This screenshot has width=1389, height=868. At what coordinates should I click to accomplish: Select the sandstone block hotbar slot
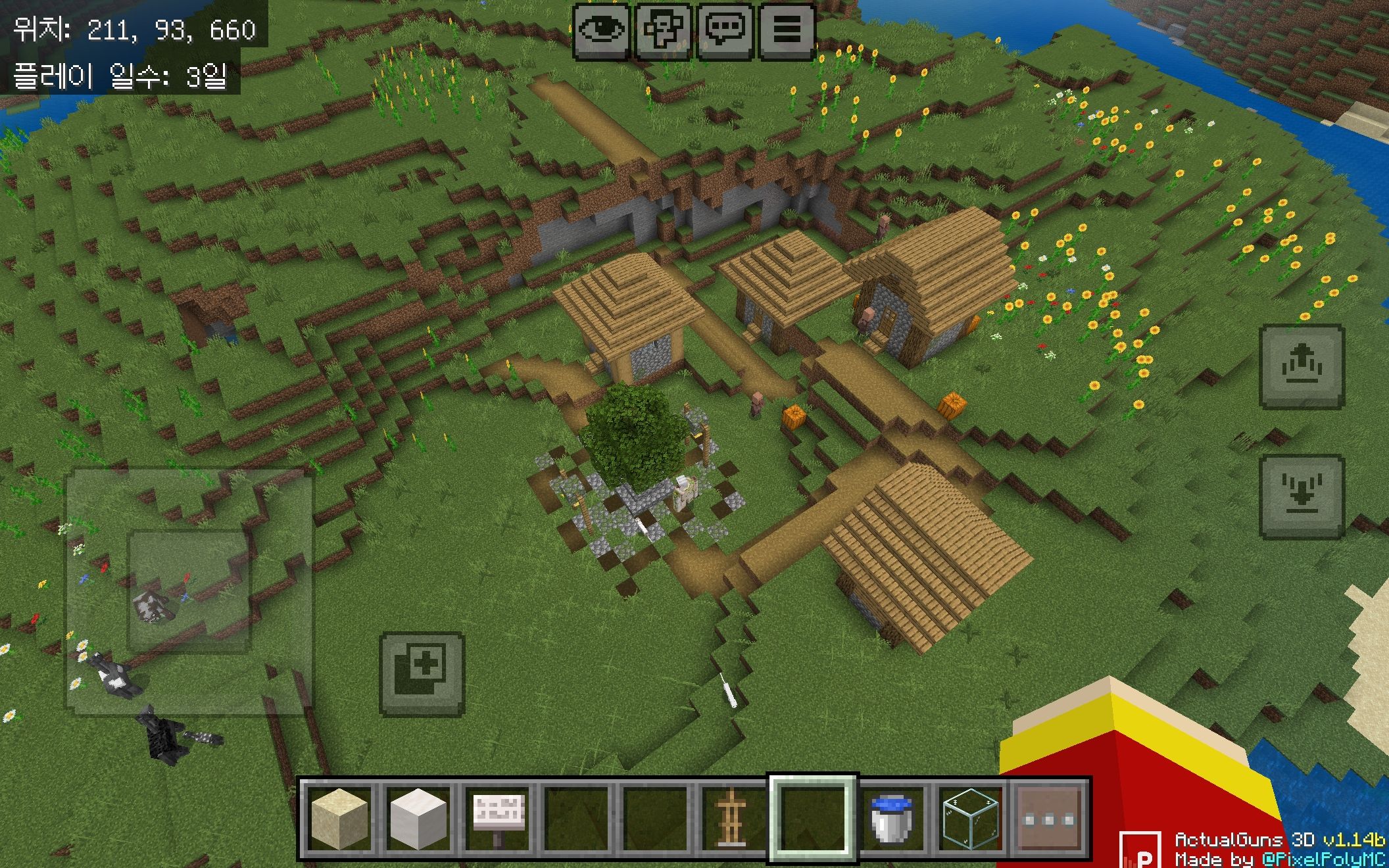[x=339, y=819]
